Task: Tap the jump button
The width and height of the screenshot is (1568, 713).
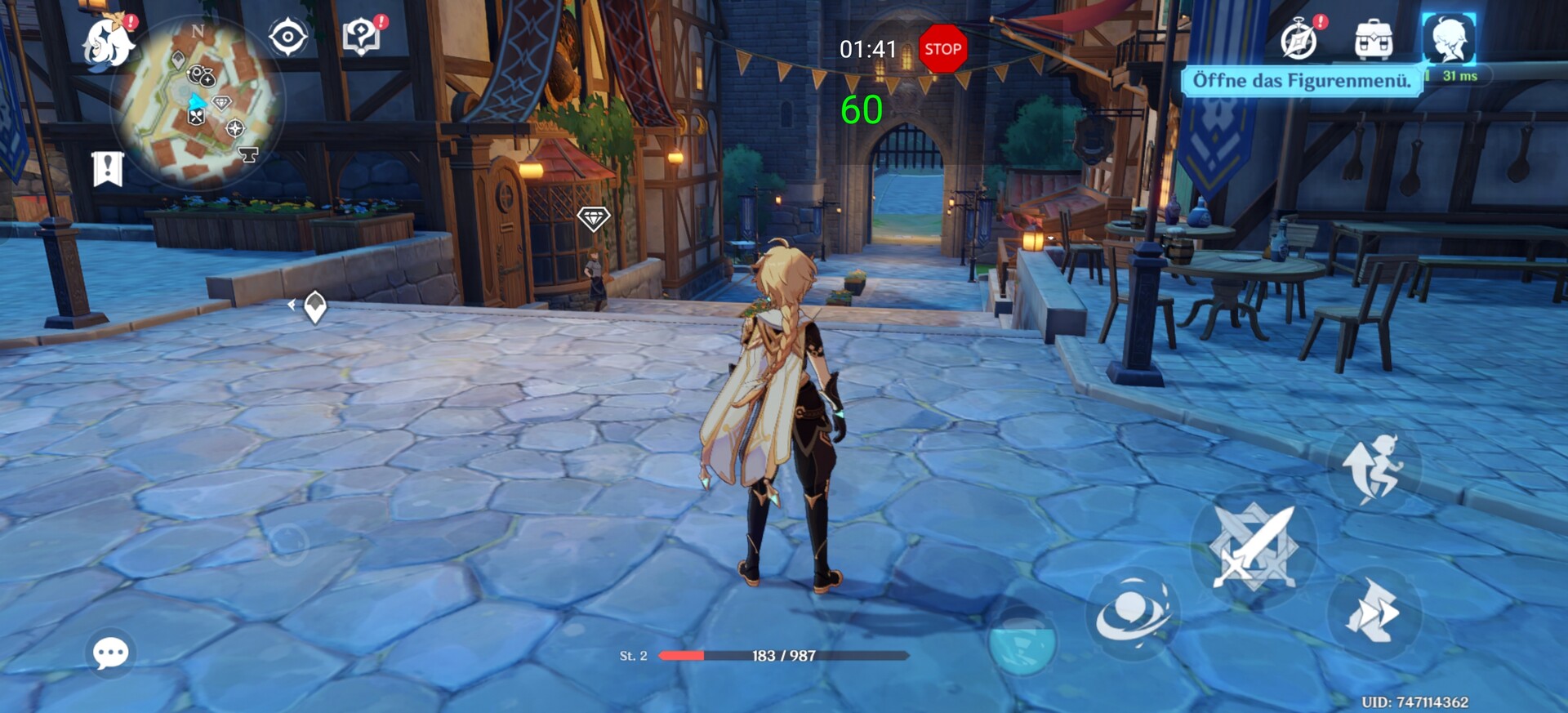Action: click(x=1374, y=469)
